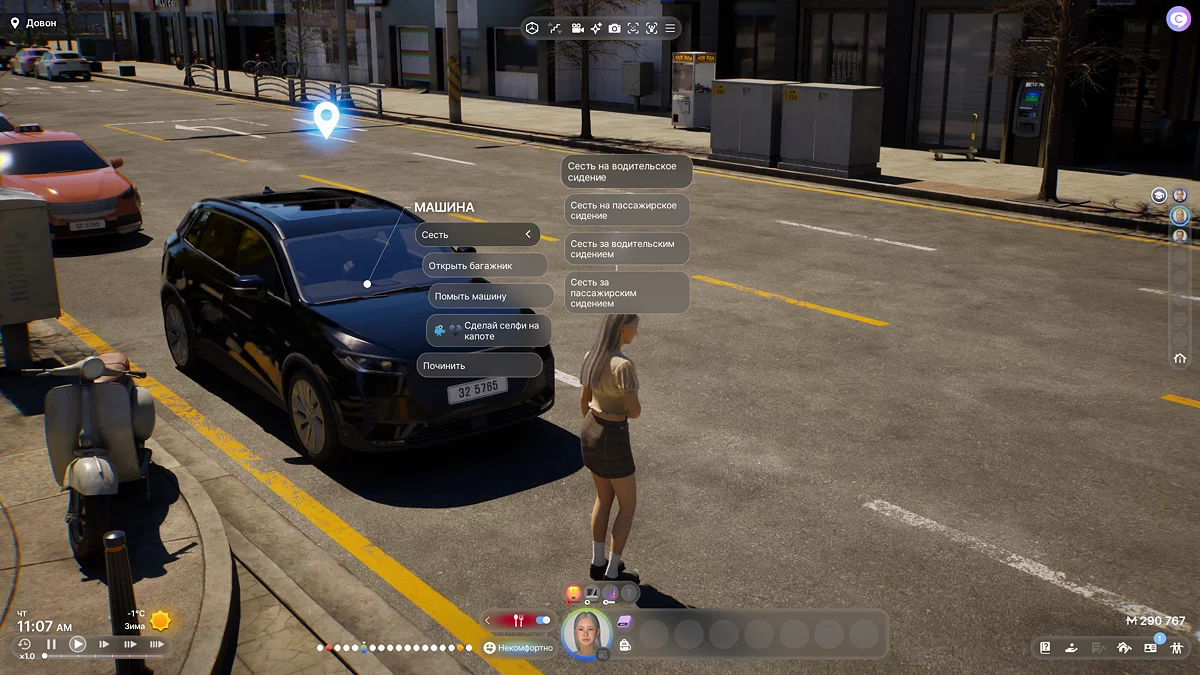The width and height of the screenshot is (1200, 675).
Task: Choose 'Починить' car action
Action: pyautogui.click(x=479, y=365)
